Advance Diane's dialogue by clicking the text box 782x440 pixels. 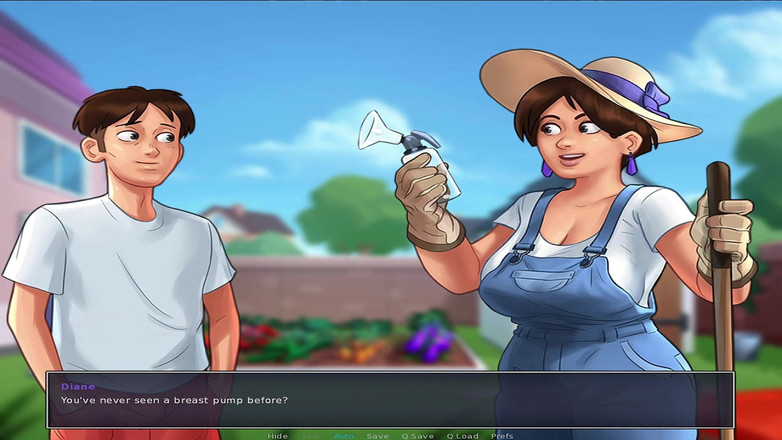tap(390, 400)
